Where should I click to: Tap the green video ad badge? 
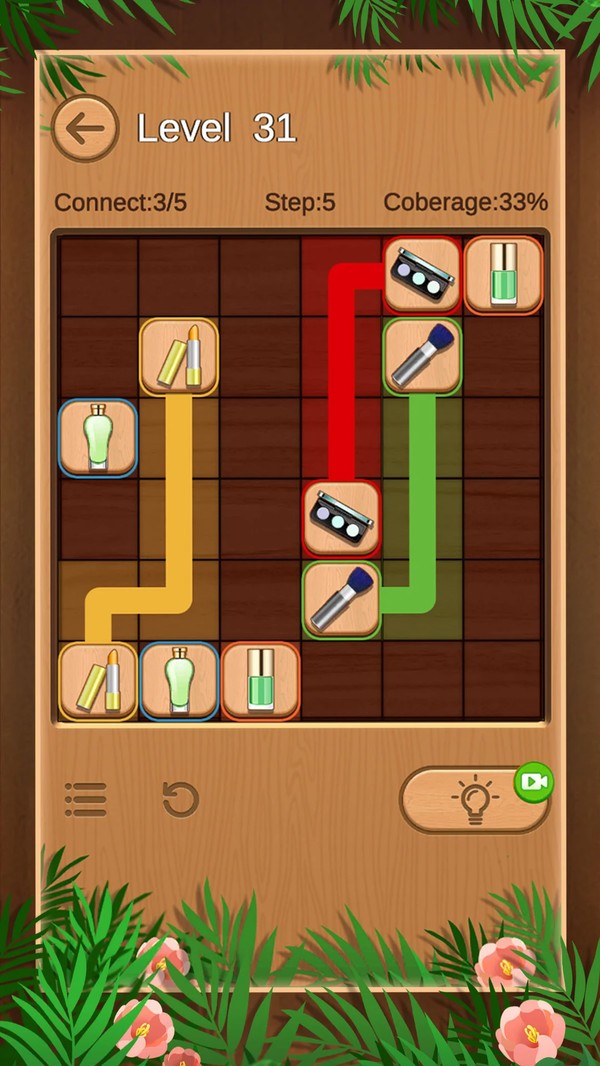534,781
